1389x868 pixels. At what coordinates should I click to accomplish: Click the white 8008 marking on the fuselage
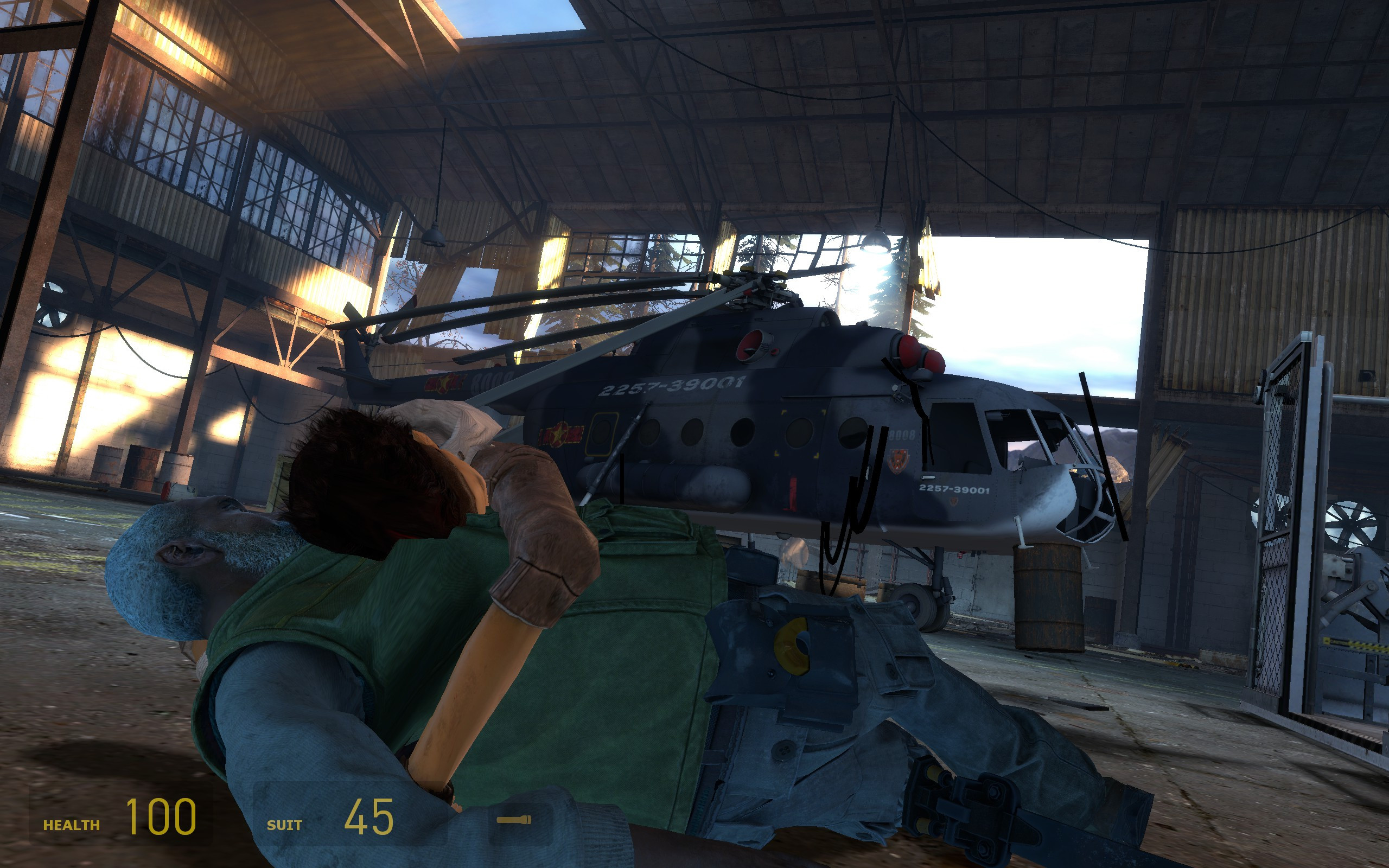[x=902, y=435]
